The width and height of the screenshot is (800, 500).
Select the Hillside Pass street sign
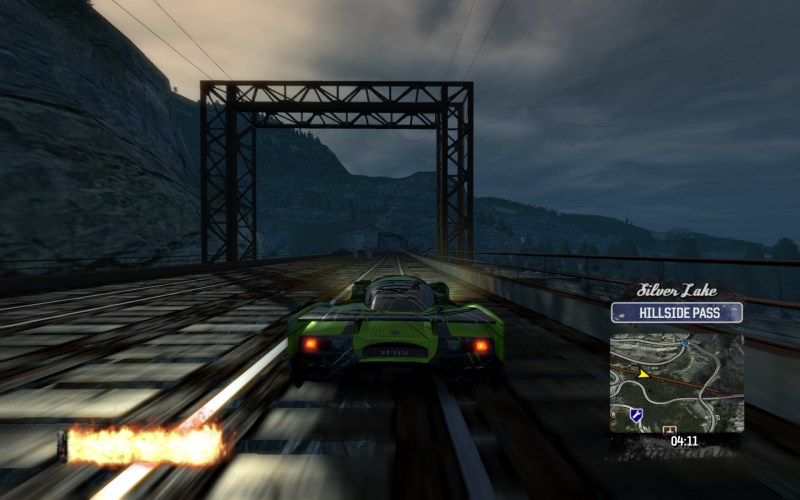(677, 313)
